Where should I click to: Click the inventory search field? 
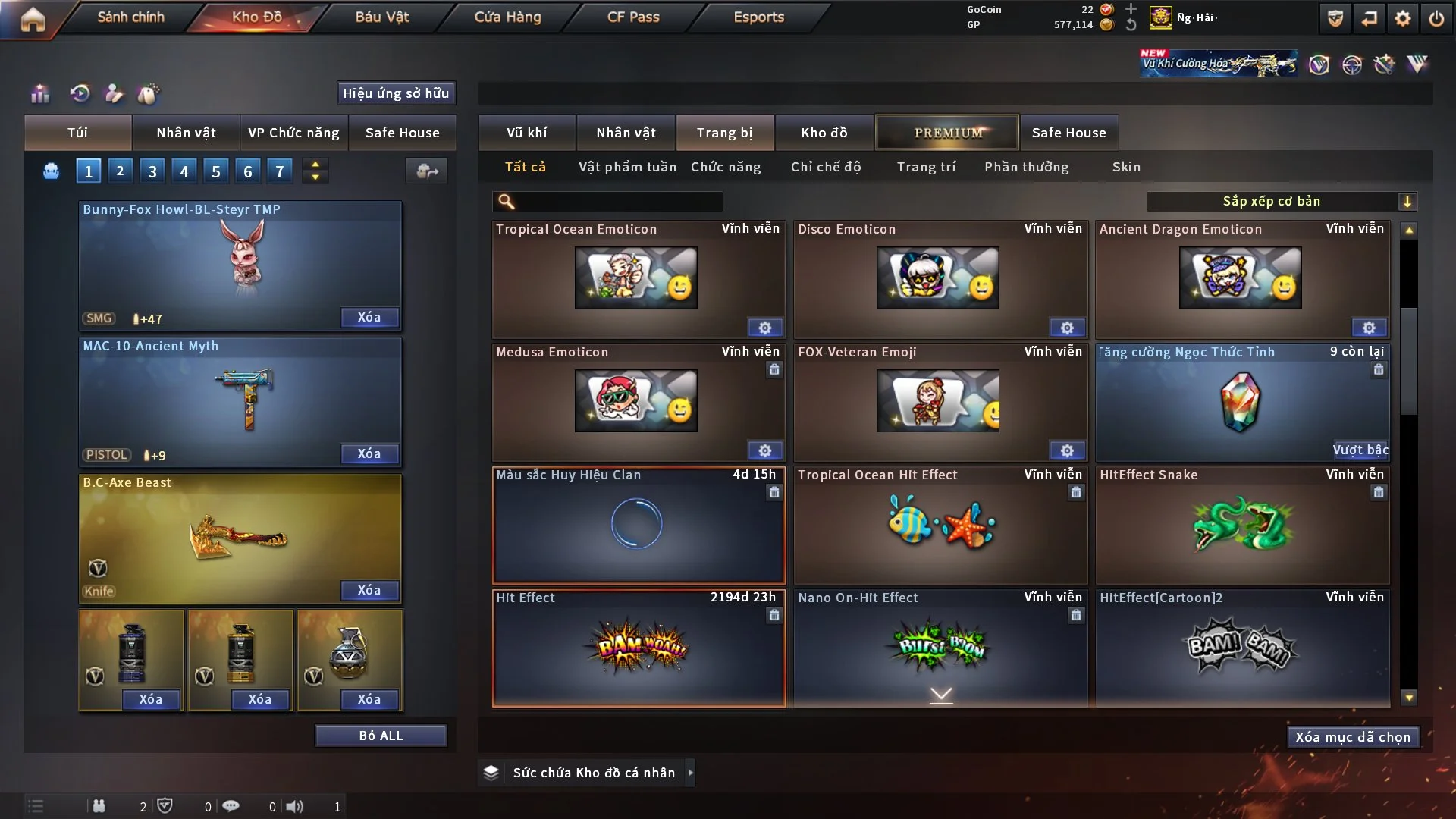618,202
